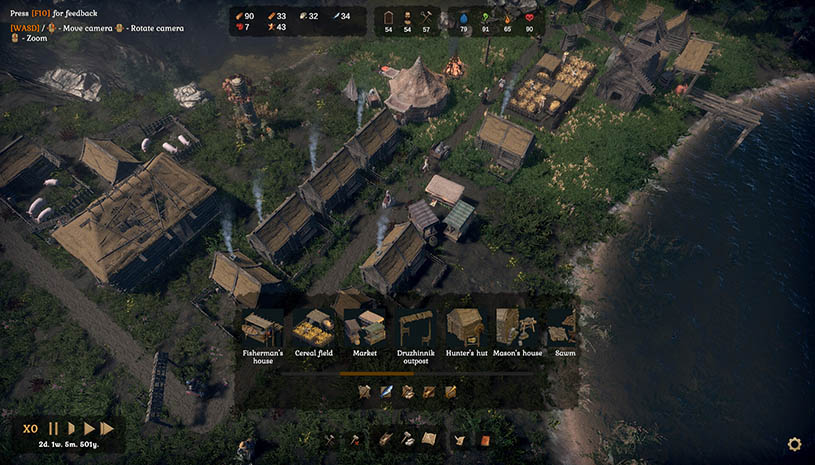Image resolution: width=815 pixels, height=465 pixels.
Task: Pause the game speed
Action: coord(54,429)
